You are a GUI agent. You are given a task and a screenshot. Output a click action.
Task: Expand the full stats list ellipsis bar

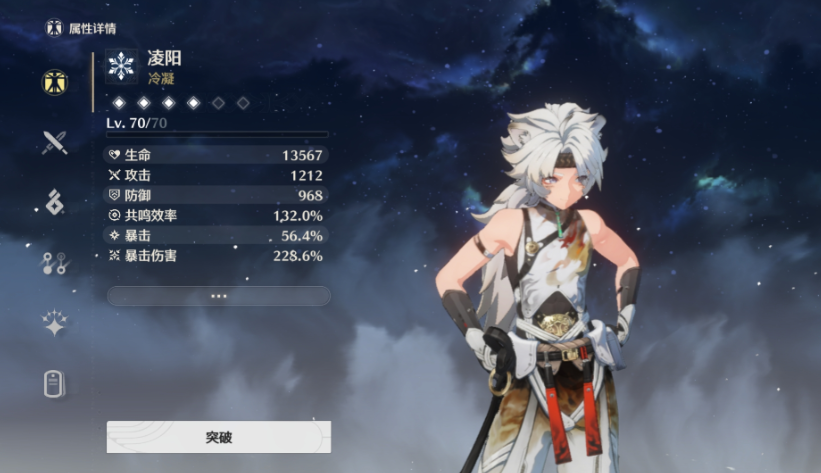pyautogui.click(x=218, y=296)
